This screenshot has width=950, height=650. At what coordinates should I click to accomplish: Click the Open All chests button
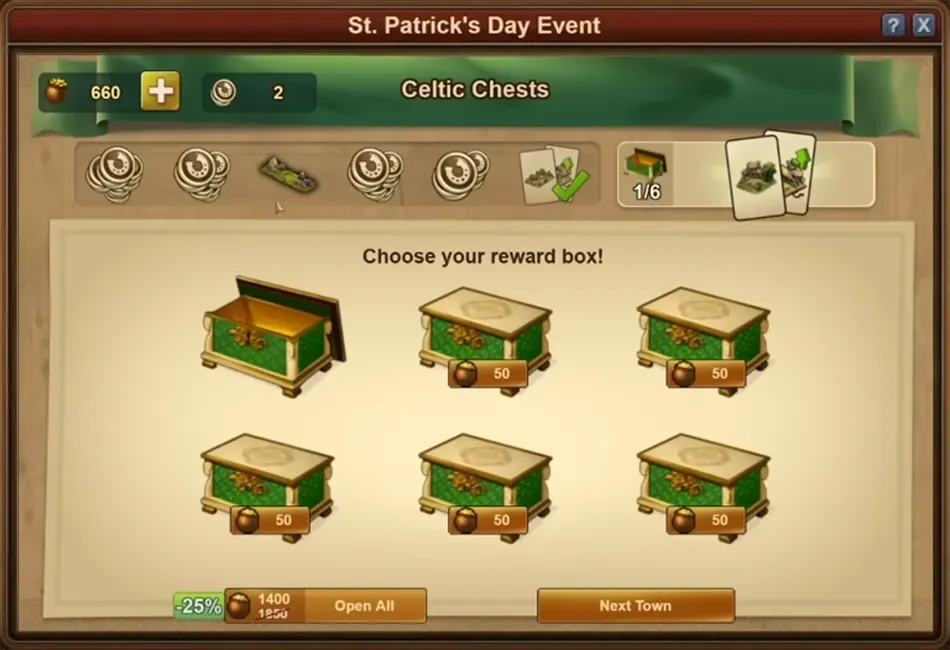click(x=364, y=605)
